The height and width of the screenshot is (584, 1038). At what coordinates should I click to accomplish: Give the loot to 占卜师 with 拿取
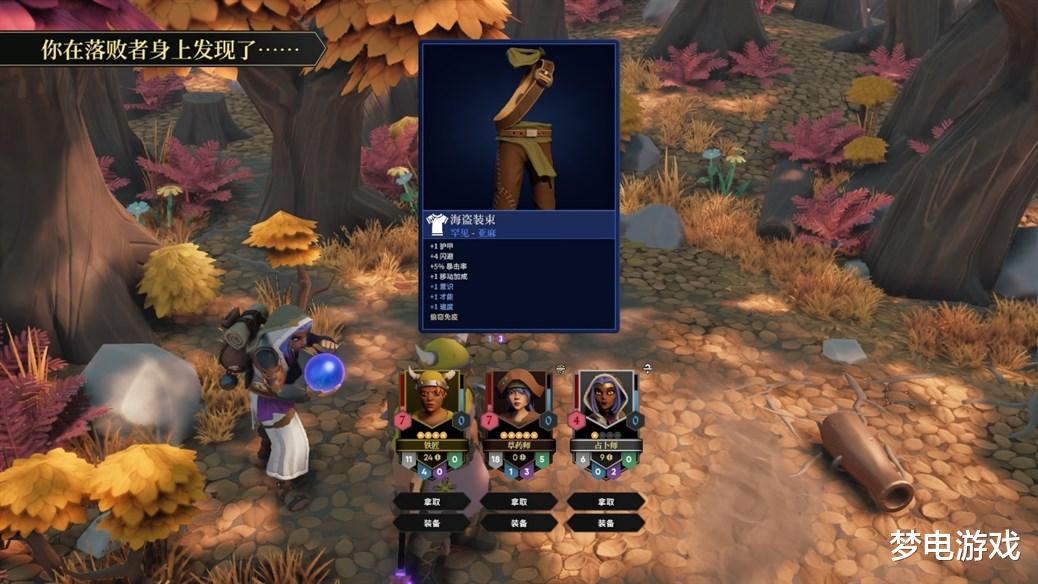pyautogui.click(x=605, y=501)
